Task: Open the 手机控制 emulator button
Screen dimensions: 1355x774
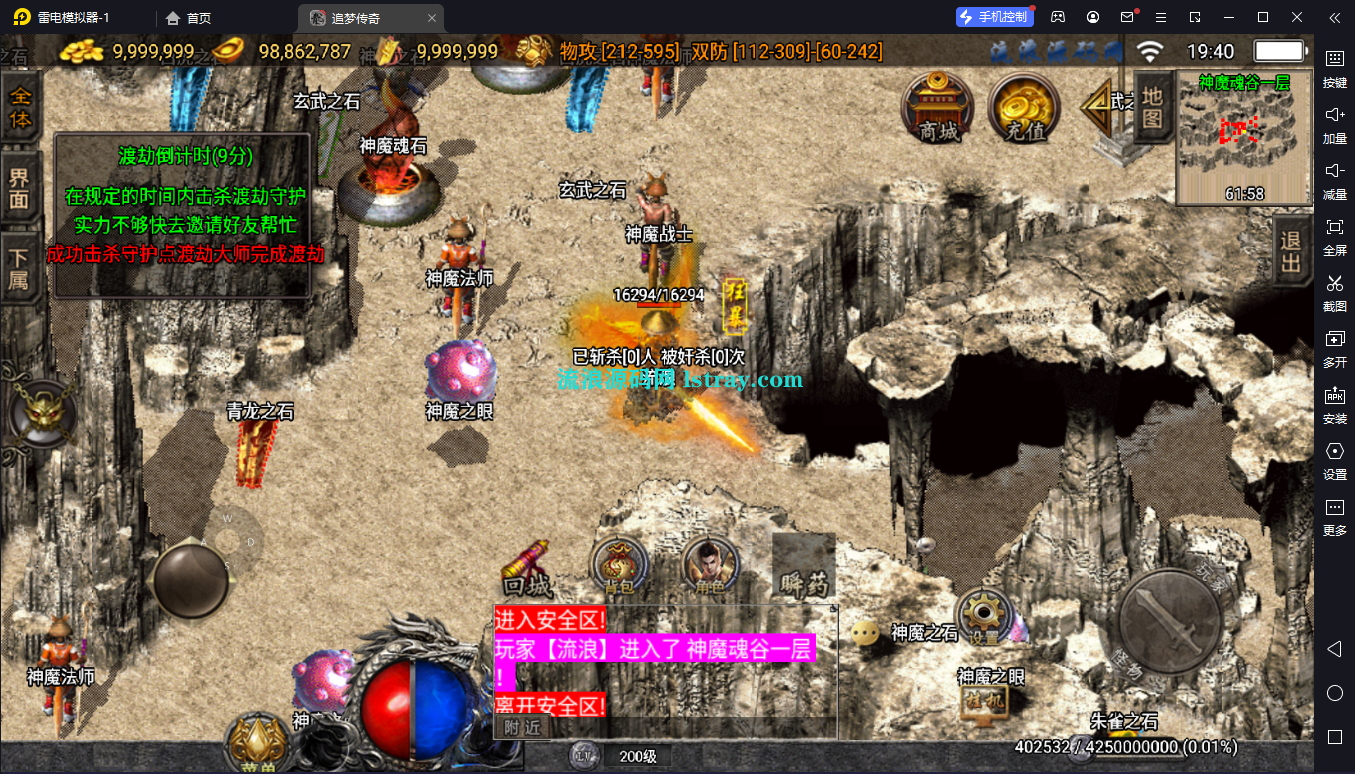Action: [x=993, y=17]
